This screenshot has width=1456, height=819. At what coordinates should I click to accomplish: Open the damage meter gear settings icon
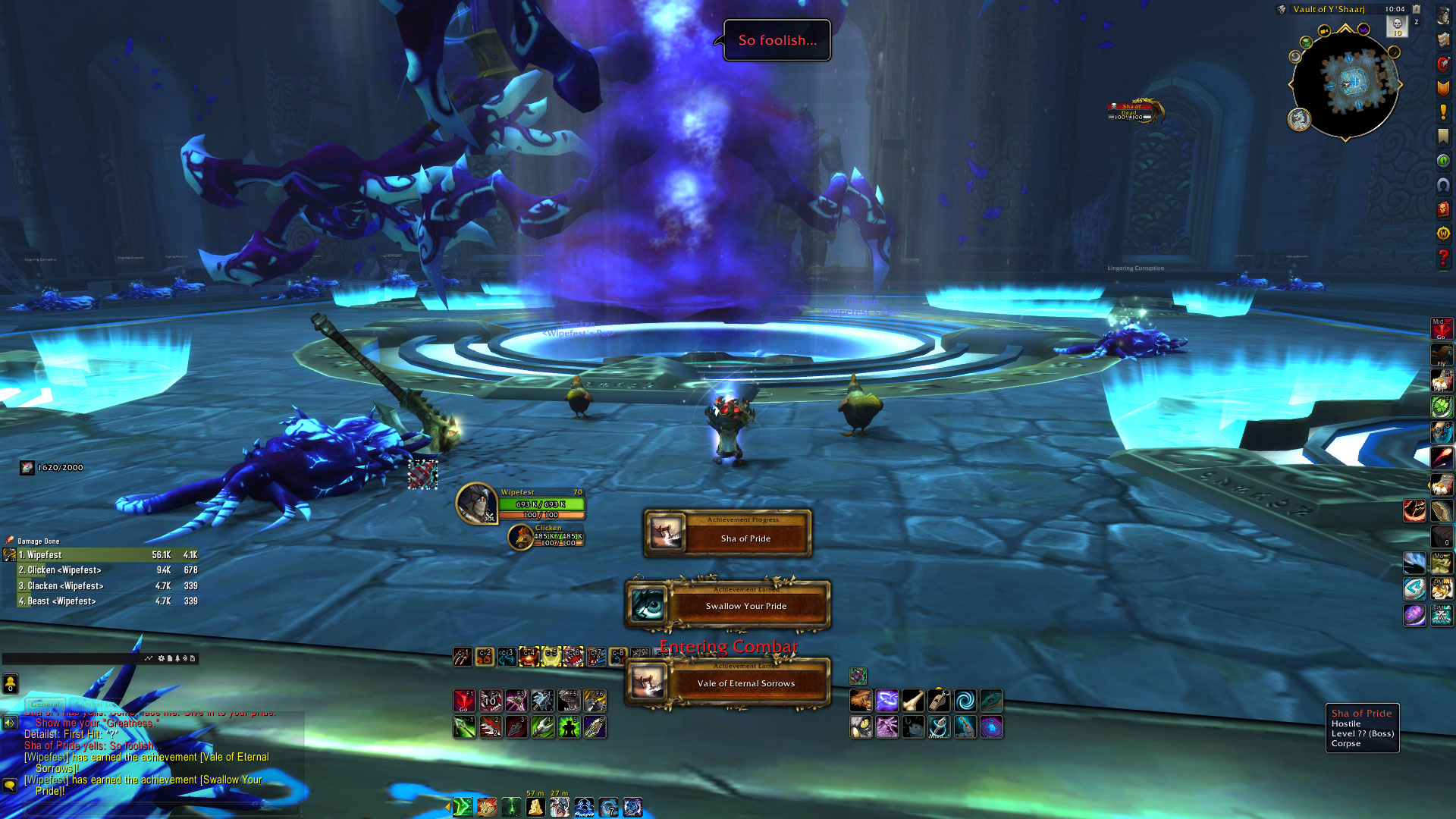[x=161, y=658]
